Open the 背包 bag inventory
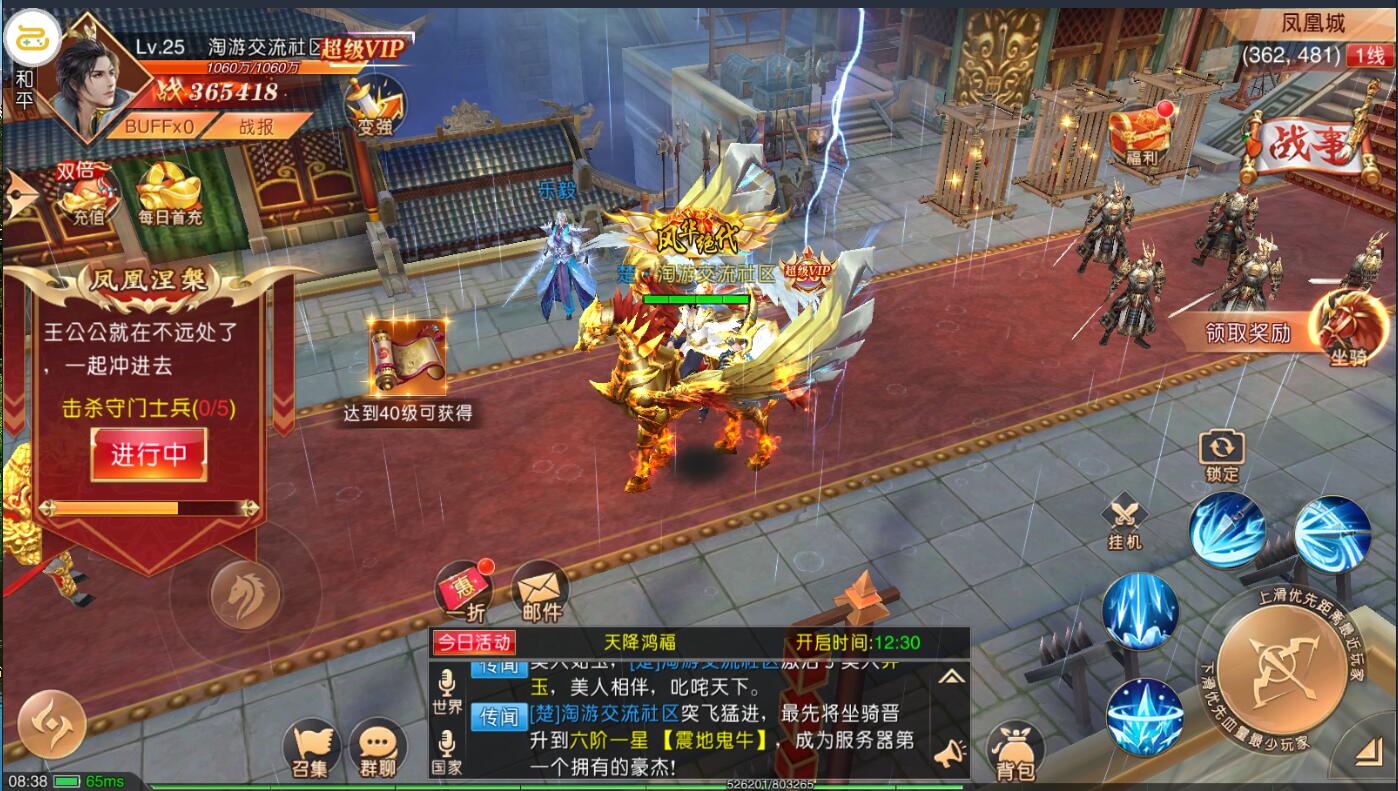 (x=1015, y=751)
